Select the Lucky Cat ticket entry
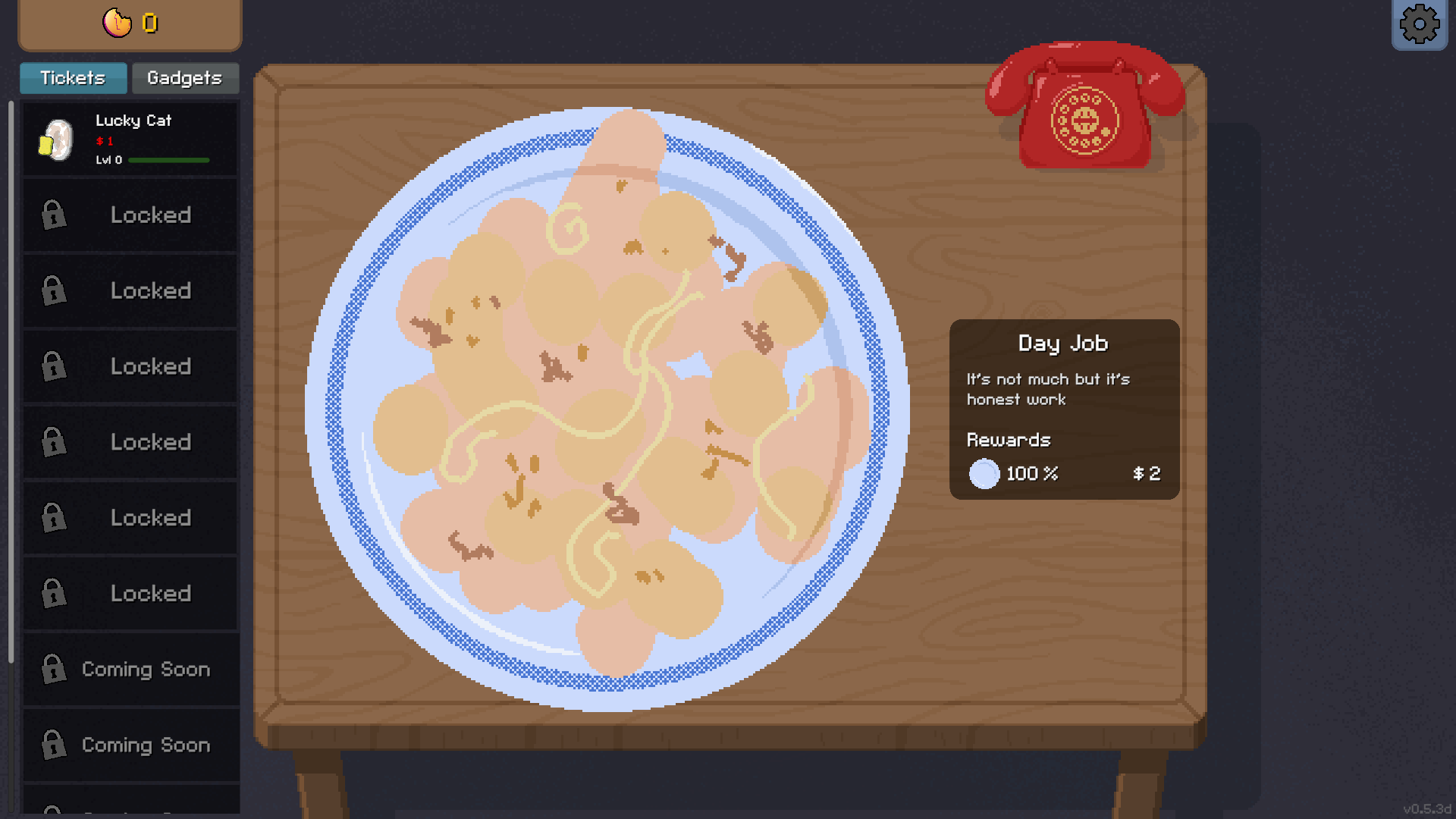Viewport: 1456px width, 819px height. [129, 140]
